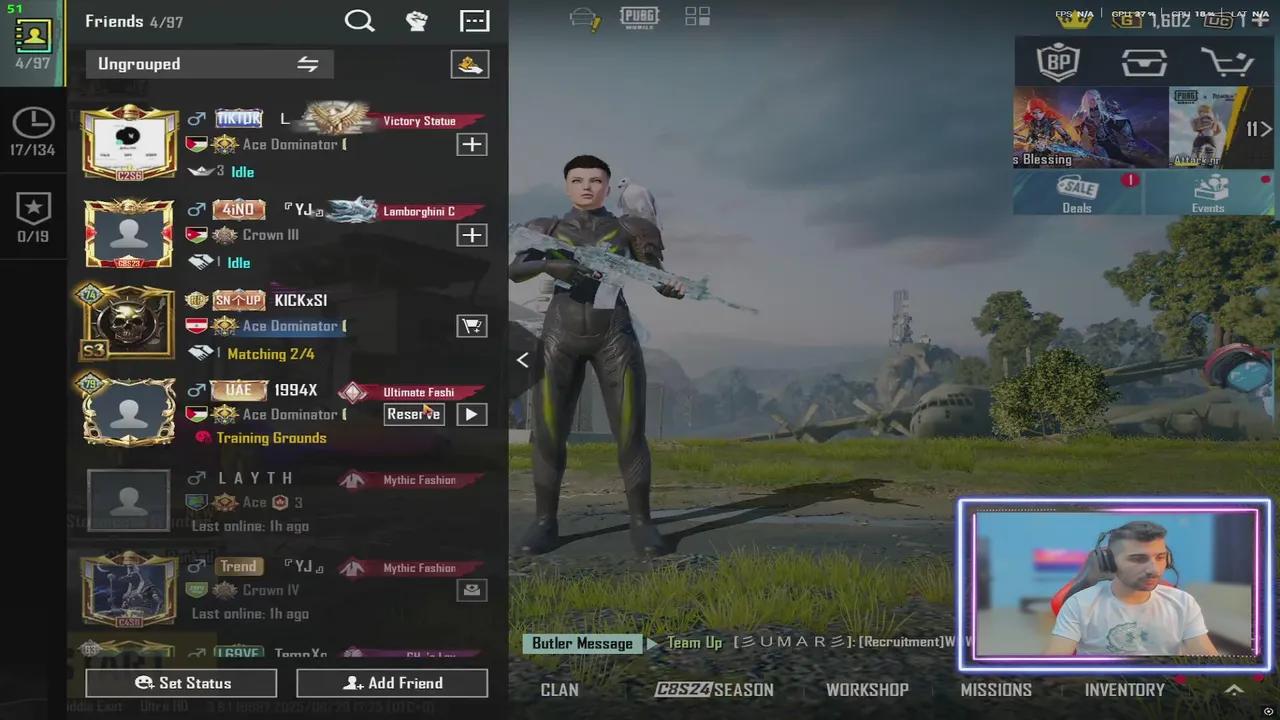
Task: Click the Add Friend button
Action: pos(392,683)
